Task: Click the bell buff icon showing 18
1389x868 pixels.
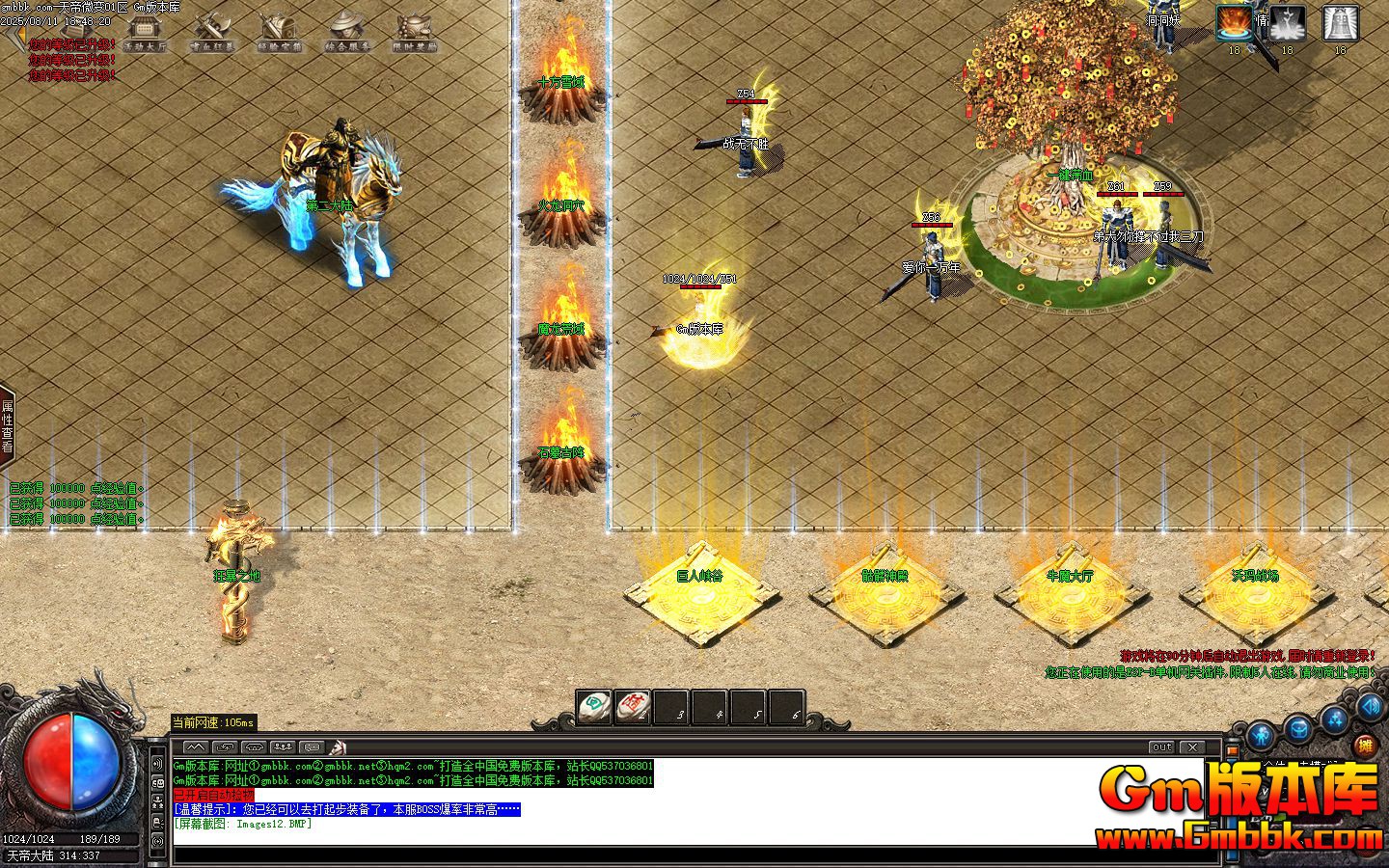Action: point(1340,22)
